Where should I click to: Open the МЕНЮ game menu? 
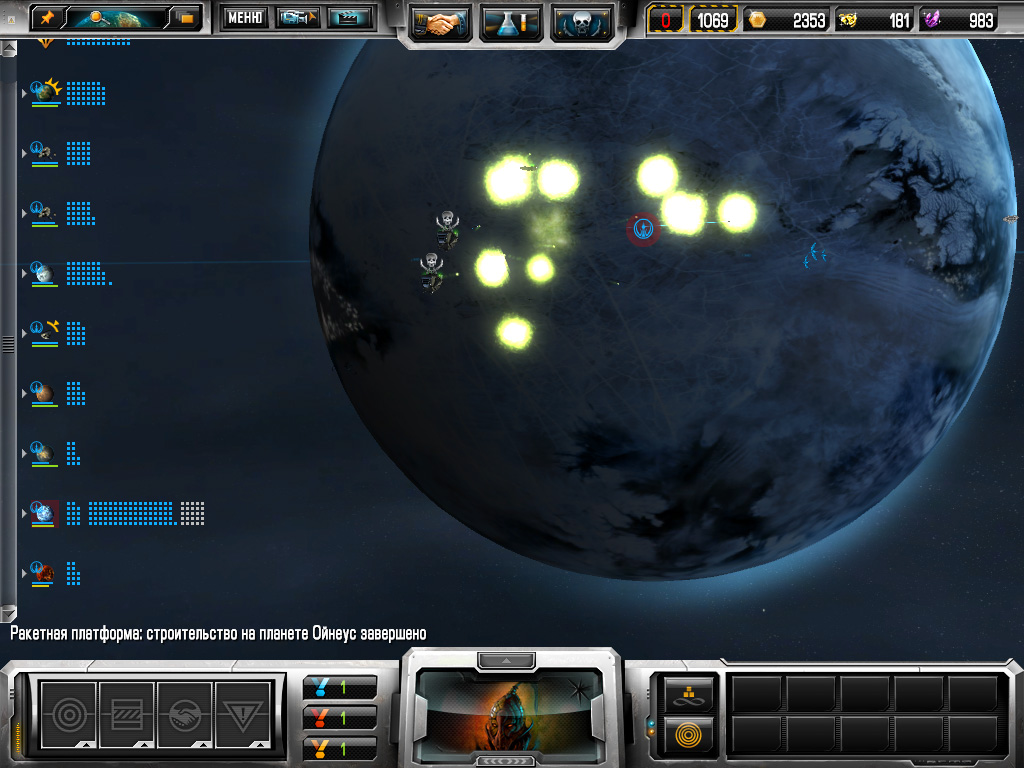(x=245, y=17)
